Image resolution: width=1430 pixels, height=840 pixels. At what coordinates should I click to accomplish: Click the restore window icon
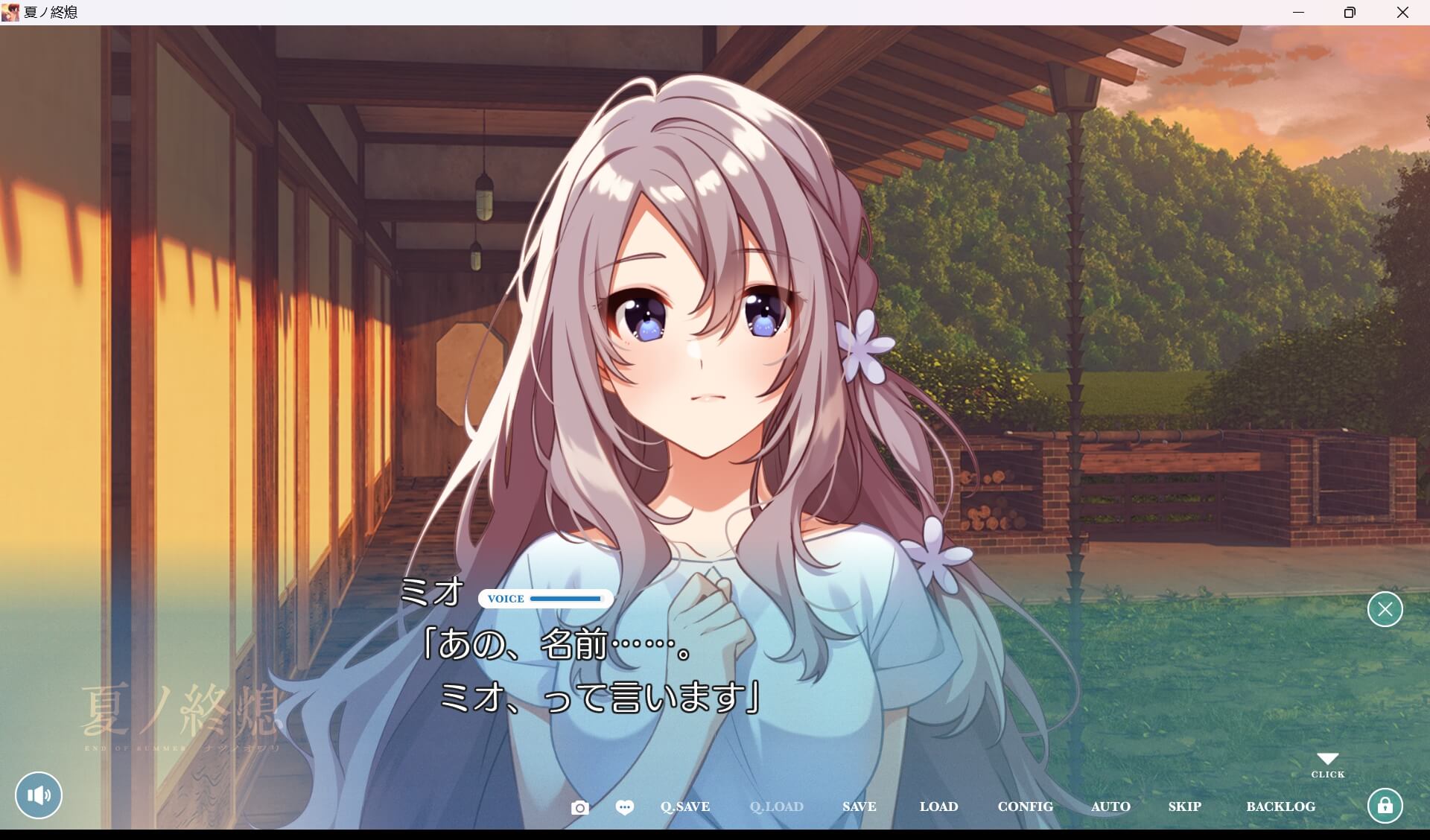(x=1349, y=12)
